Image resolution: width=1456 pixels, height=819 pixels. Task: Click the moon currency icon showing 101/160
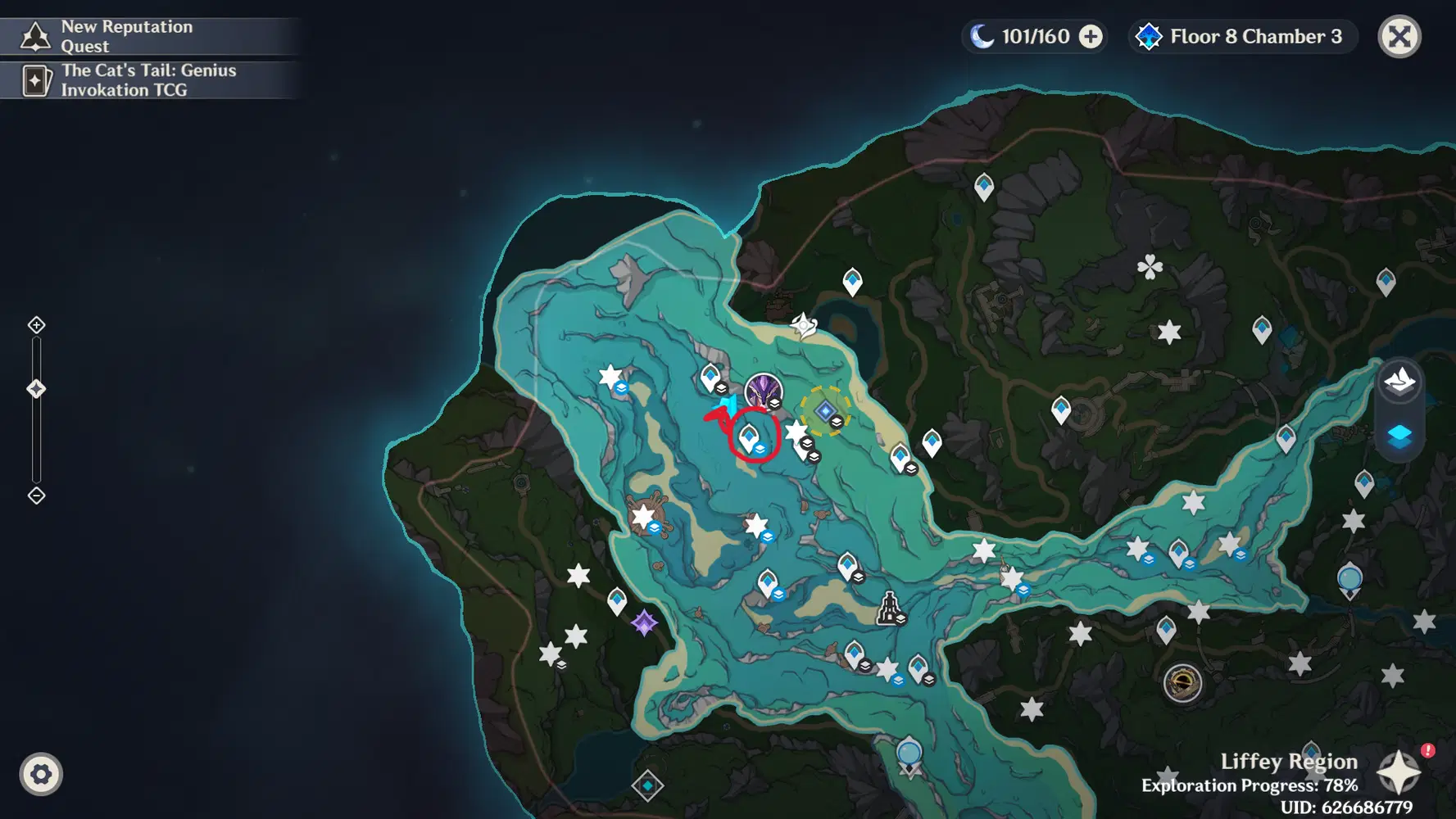pyautogui.click(x=980, y=36)
